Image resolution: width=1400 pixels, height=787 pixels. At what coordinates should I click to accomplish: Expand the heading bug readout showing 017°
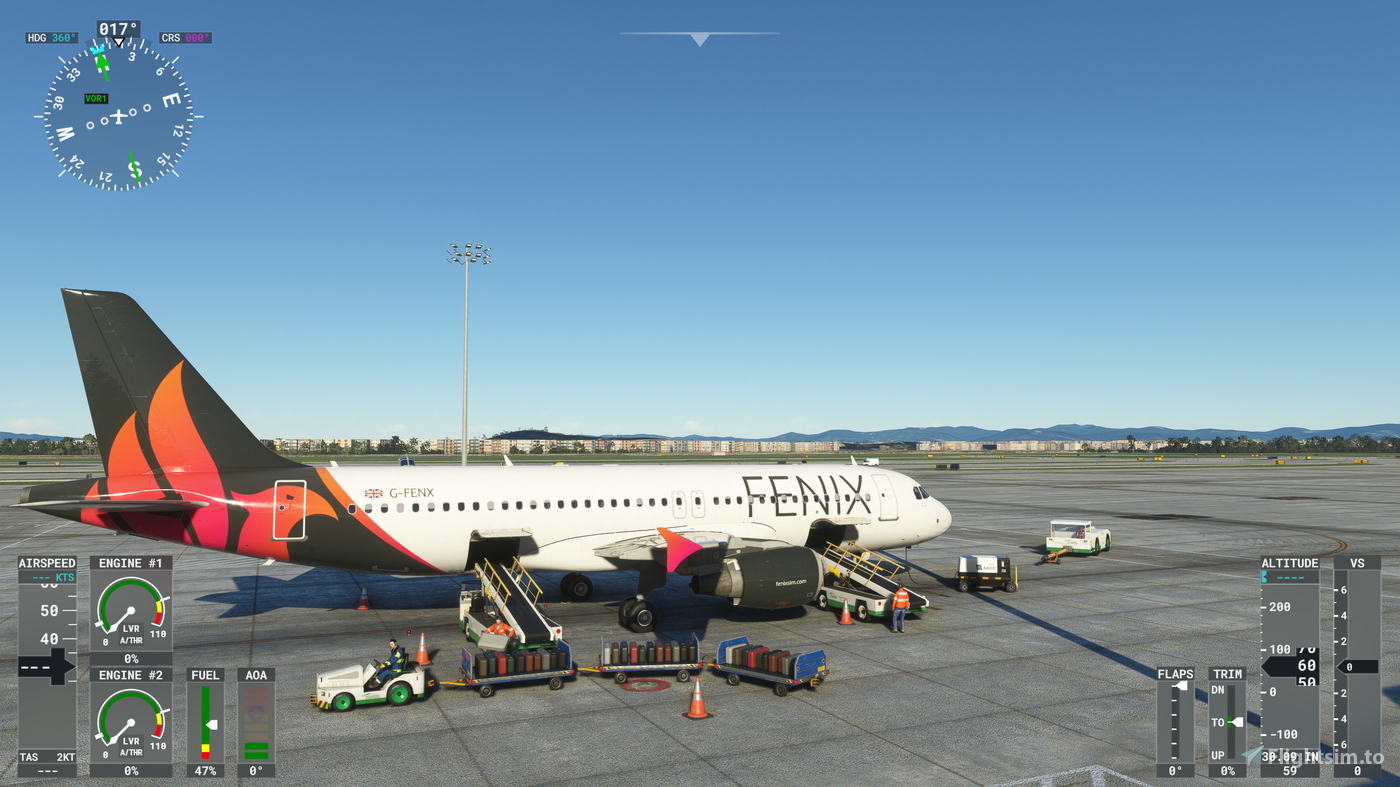tap(117, 29)
